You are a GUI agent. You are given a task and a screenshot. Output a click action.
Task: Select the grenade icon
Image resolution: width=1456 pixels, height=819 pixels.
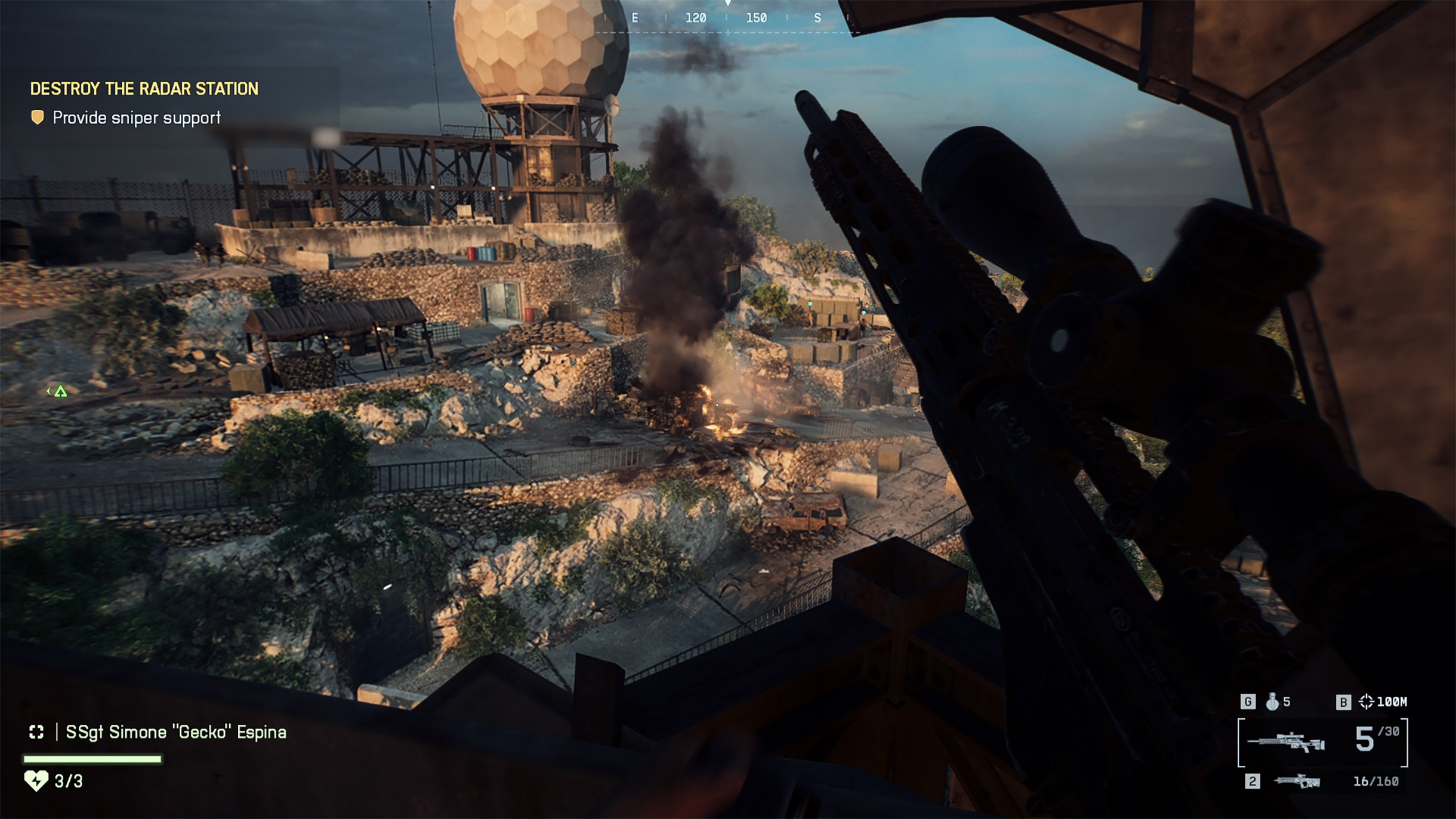pyautogui.click(x=1272, y=701)
